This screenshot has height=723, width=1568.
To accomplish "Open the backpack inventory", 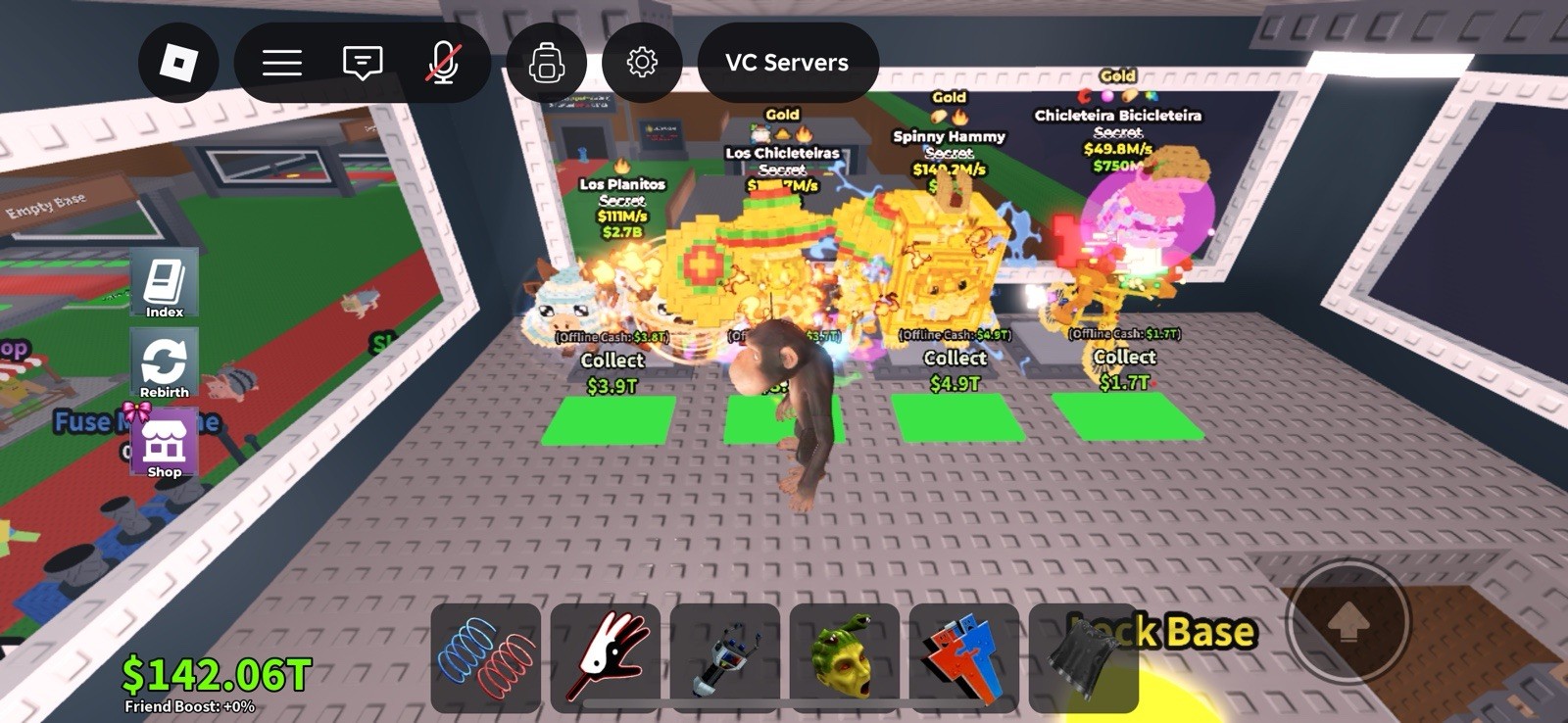I will click(x=547, y=62).
